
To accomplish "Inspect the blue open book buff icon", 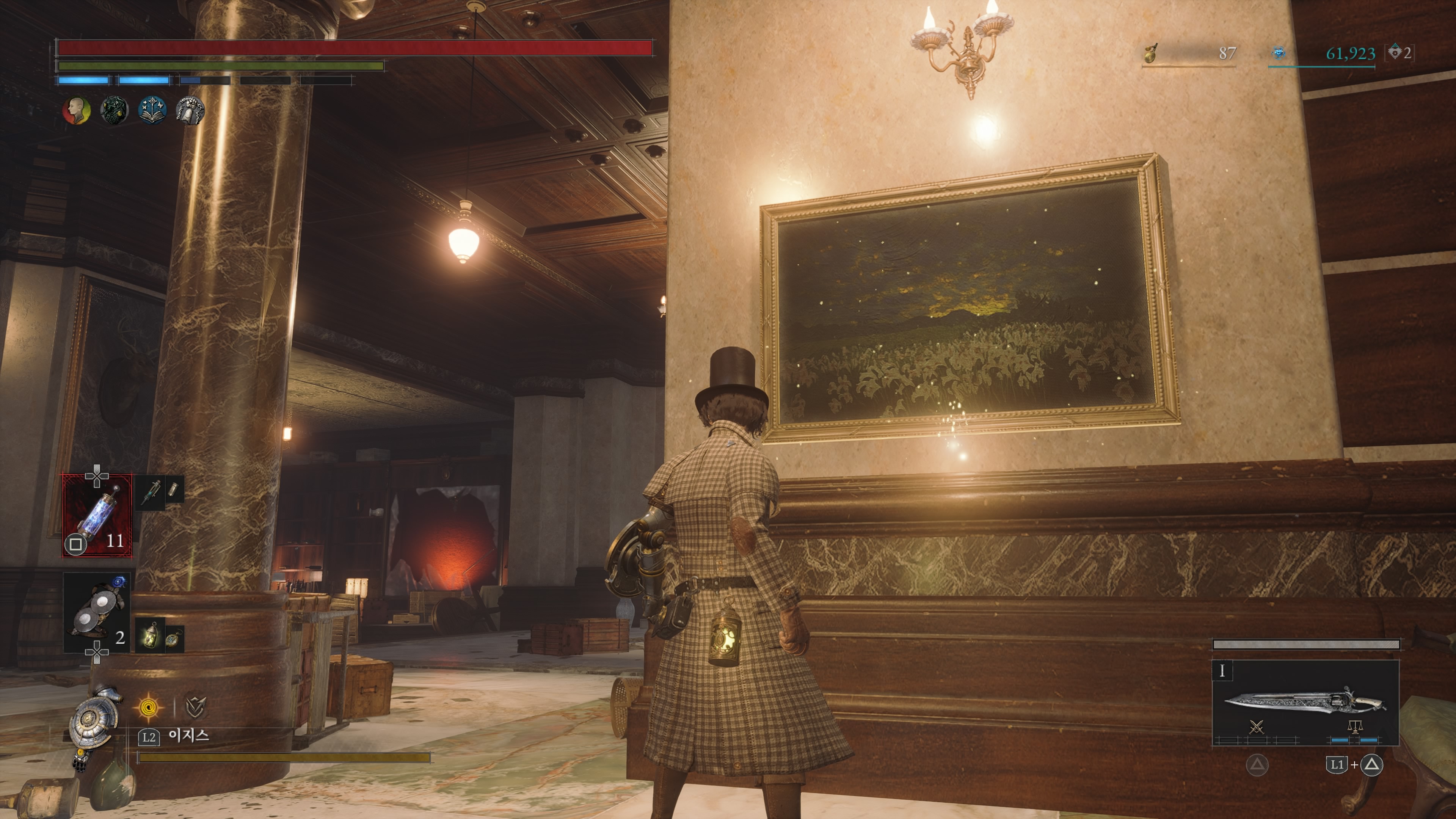I will [152, 110].
